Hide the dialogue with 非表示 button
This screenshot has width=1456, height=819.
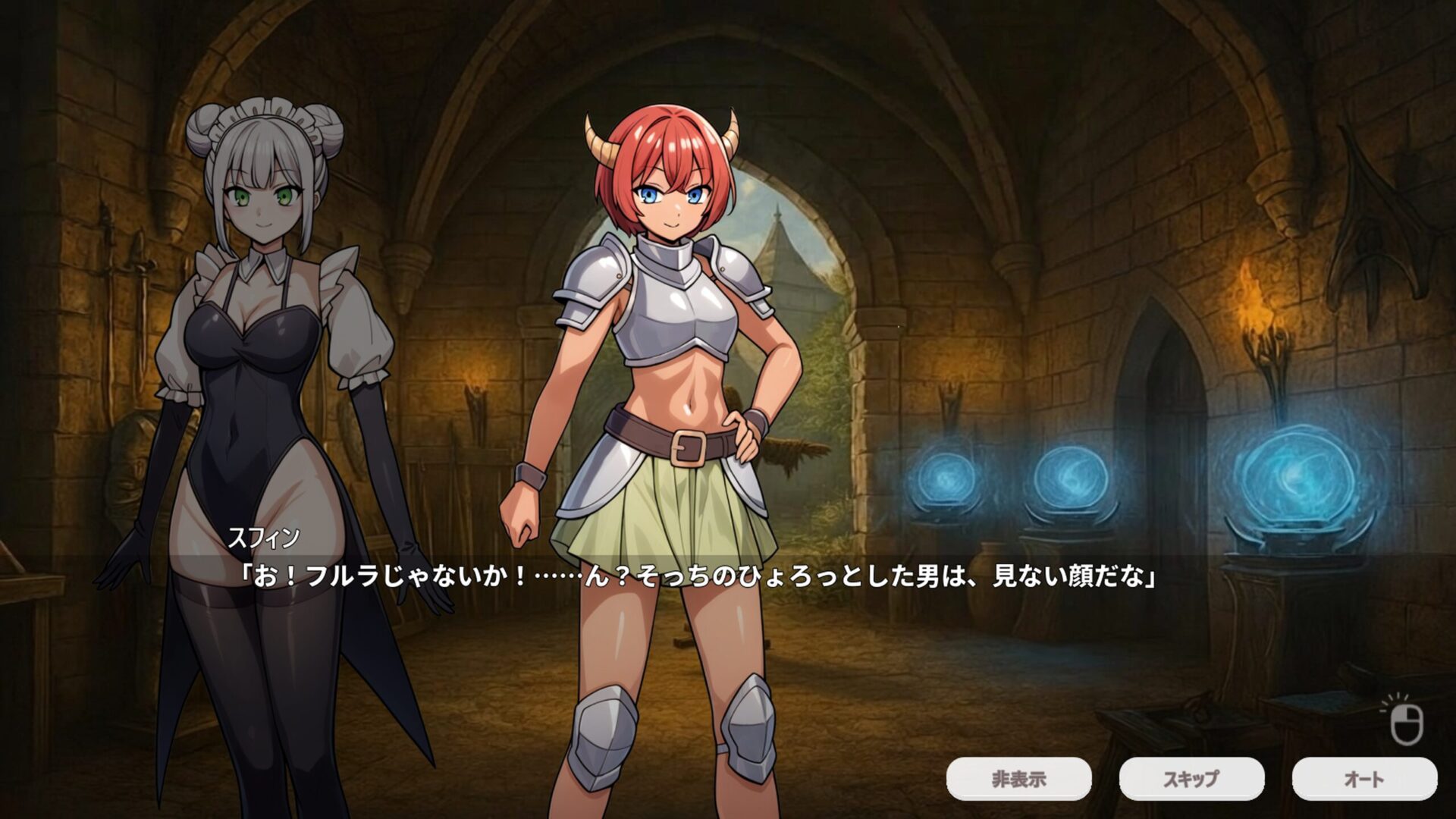[1018, 779]
